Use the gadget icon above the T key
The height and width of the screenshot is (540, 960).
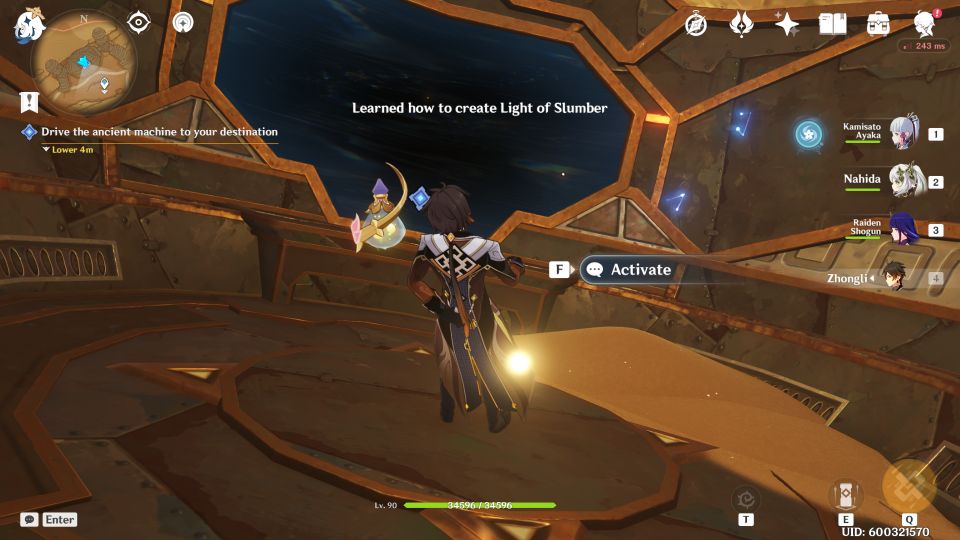(x=746, y=497)
